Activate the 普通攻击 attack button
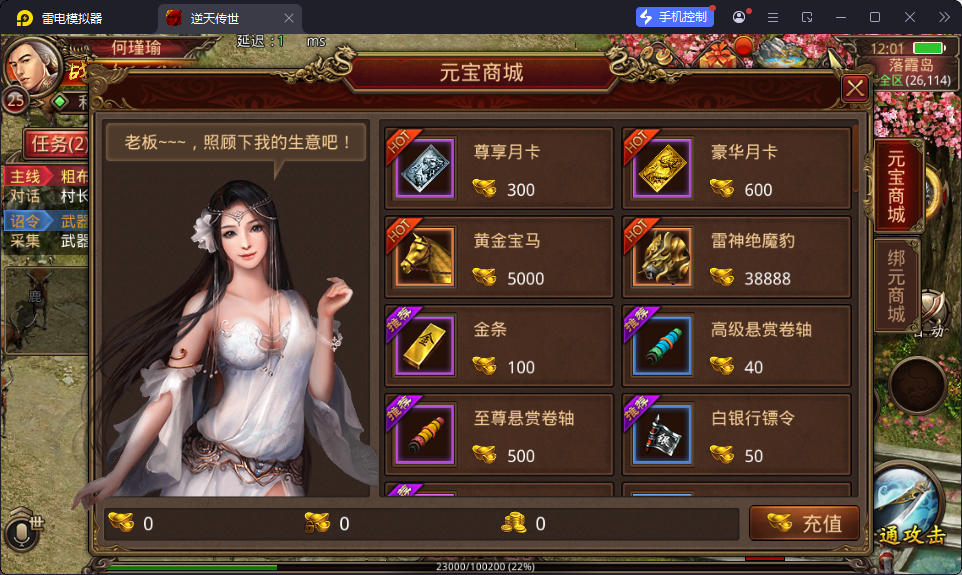 [x=911, y=510]
